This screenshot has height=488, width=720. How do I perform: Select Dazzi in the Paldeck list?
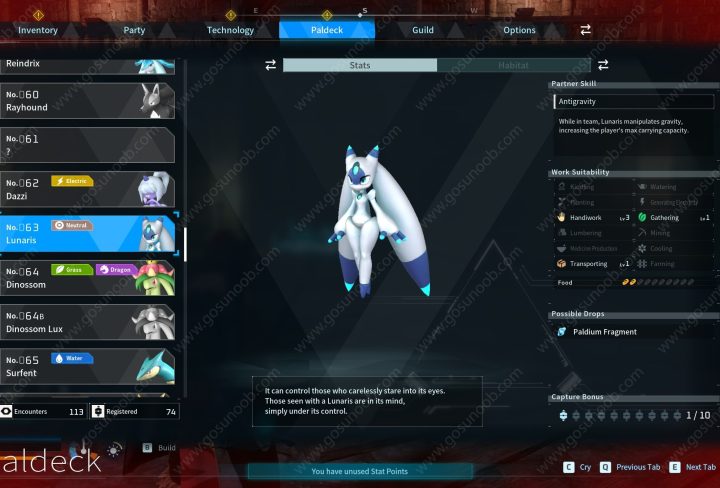[x=88, y=189]
